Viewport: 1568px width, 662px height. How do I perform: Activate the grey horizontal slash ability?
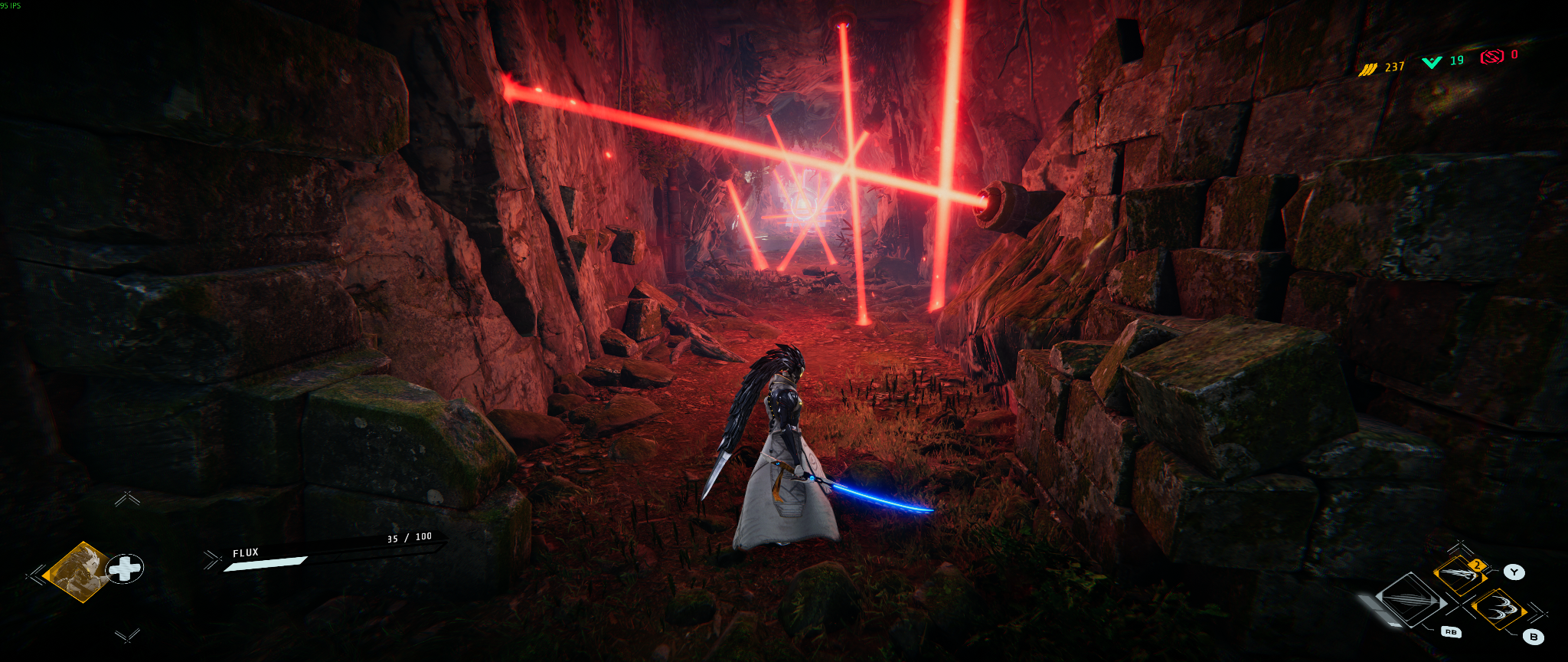click(1411, 601)
